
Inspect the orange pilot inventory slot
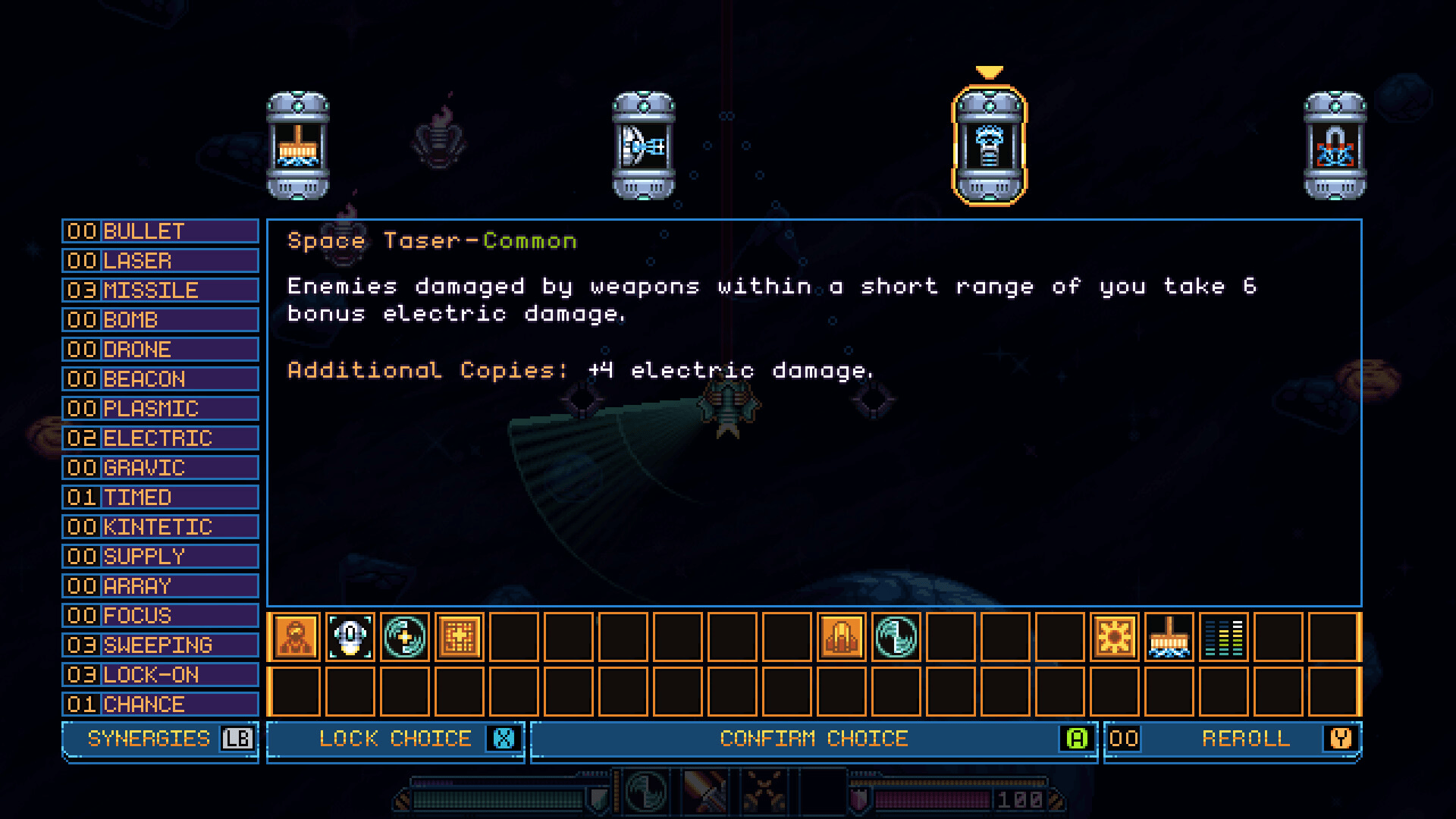296,637
